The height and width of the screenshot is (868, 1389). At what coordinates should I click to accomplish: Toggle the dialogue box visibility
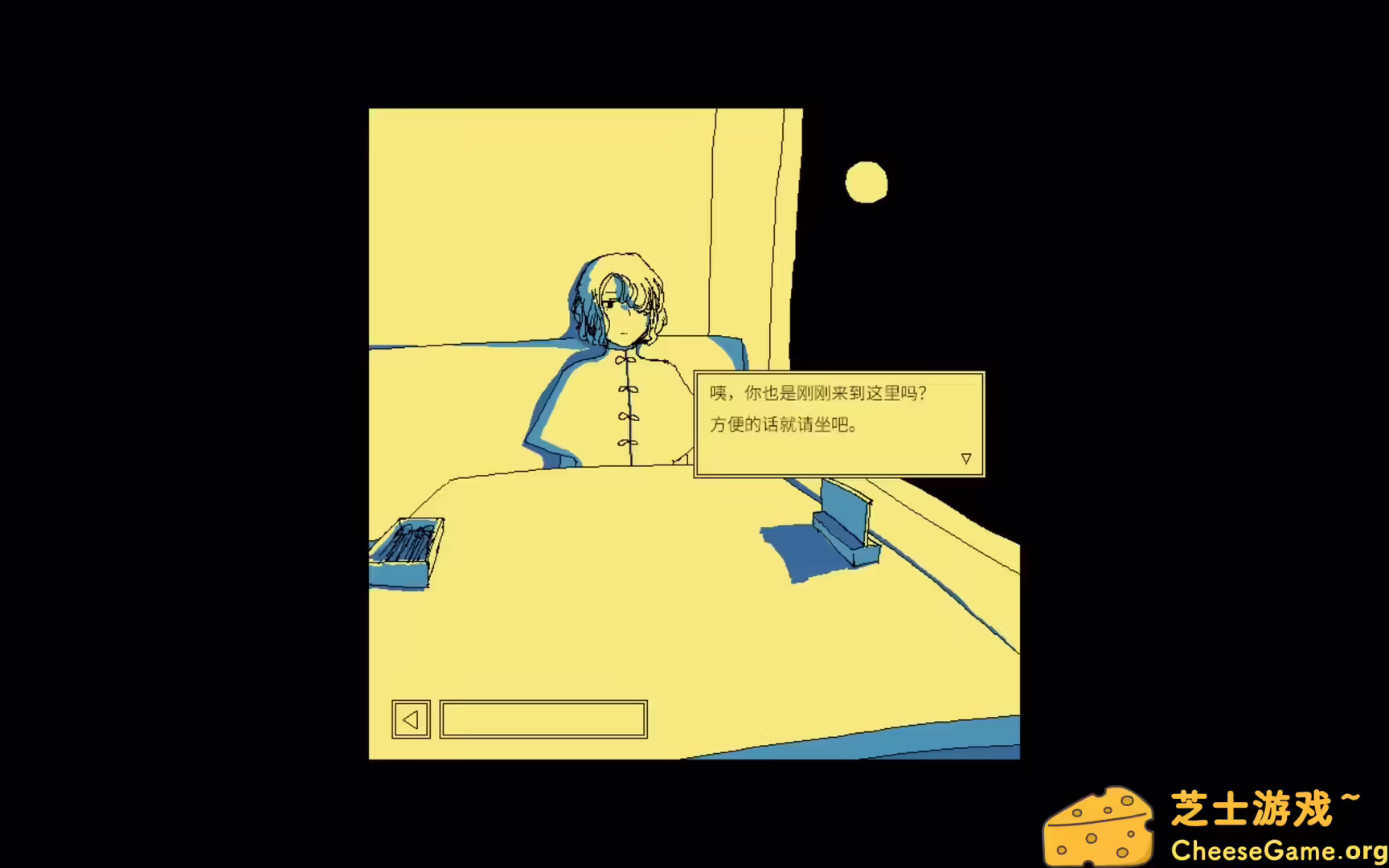838,424
